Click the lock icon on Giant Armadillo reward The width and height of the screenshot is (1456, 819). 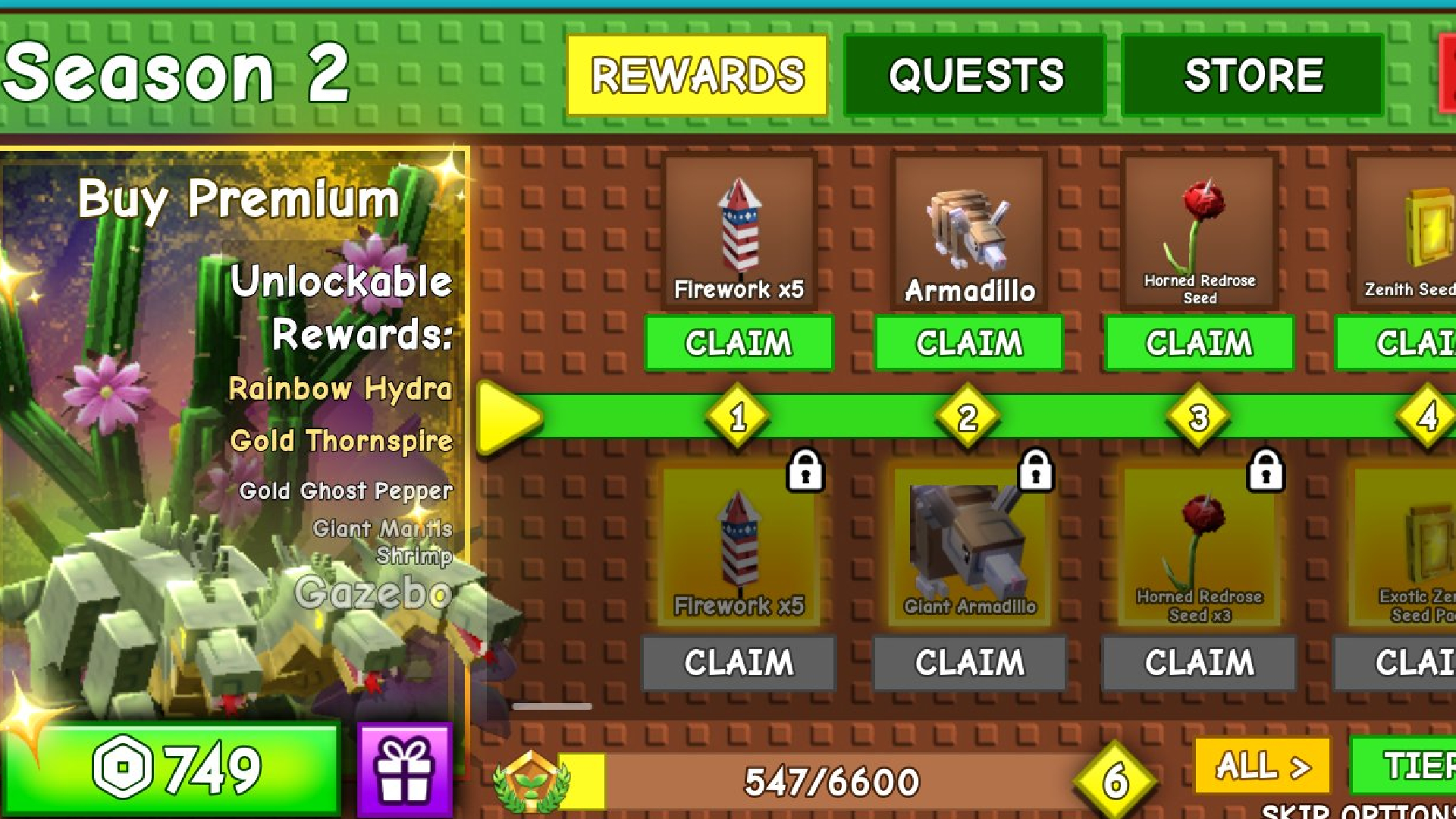(1036, 472)
